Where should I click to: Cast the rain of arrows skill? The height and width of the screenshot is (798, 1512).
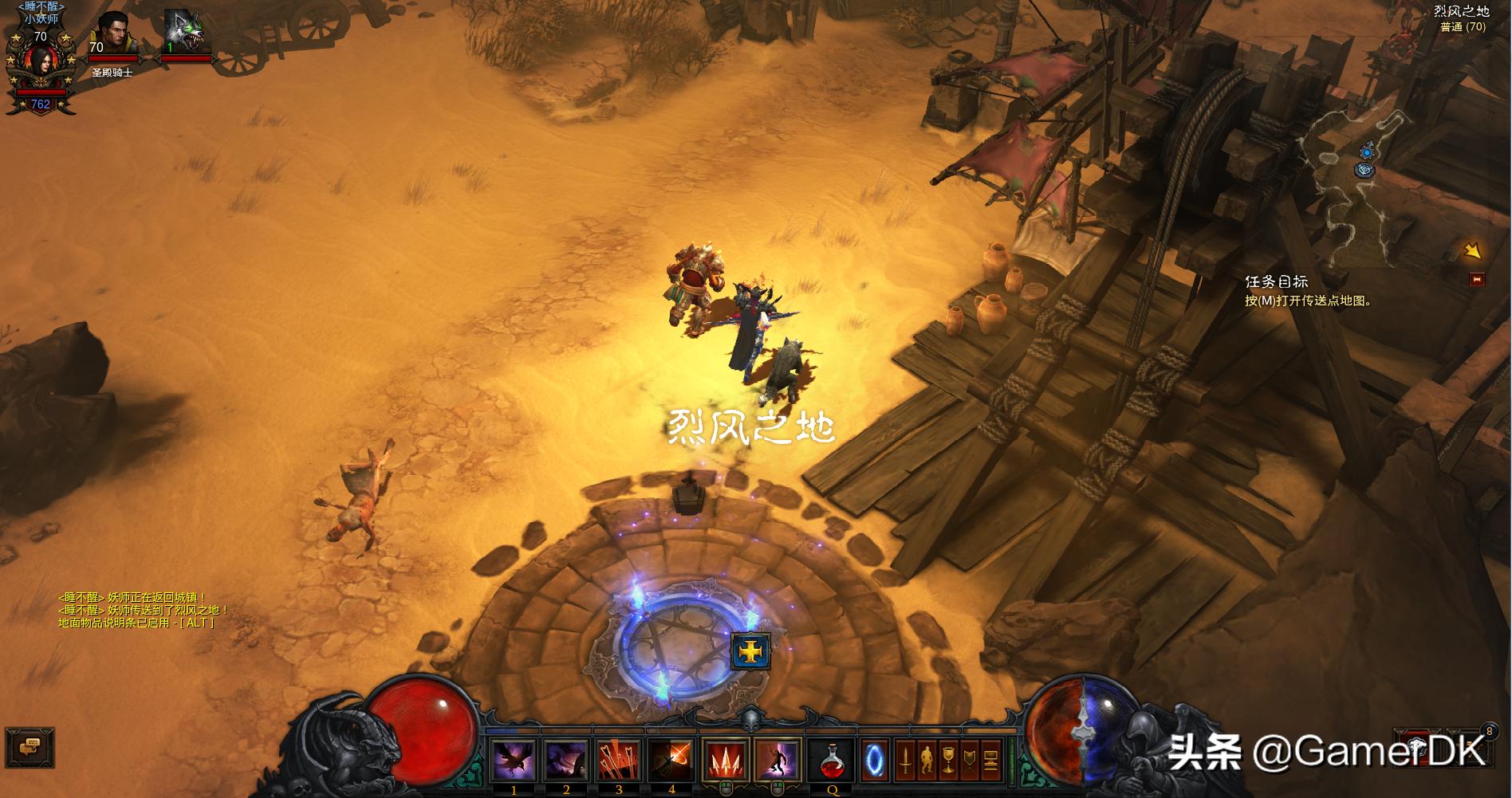click(619, 760)
